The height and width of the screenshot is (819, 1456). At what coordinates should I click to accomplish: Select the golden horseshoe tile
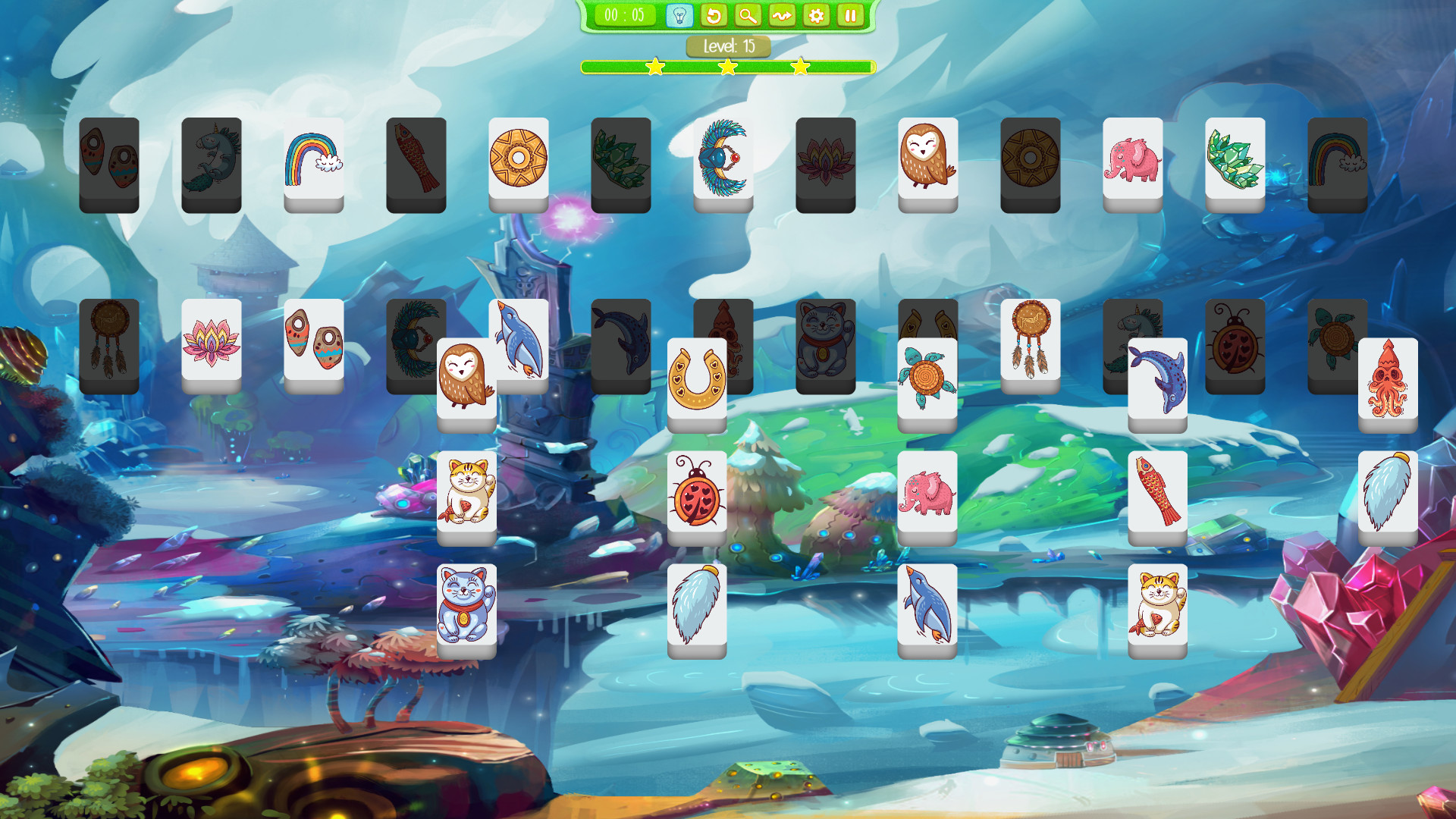(x=698, y=377)
